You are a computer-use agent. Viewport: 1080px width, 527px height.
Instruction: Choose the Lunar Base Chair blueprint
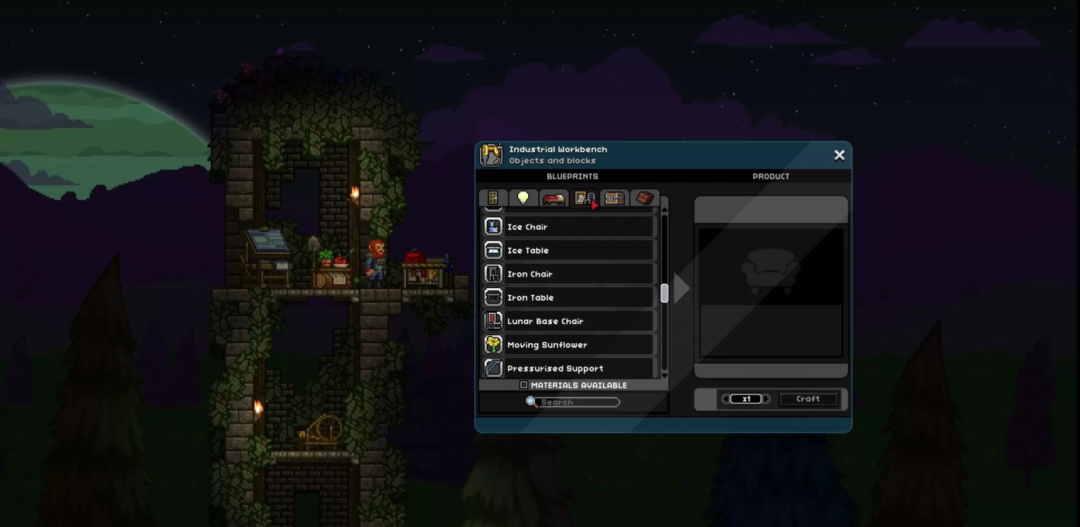click(x=568, y=321)
